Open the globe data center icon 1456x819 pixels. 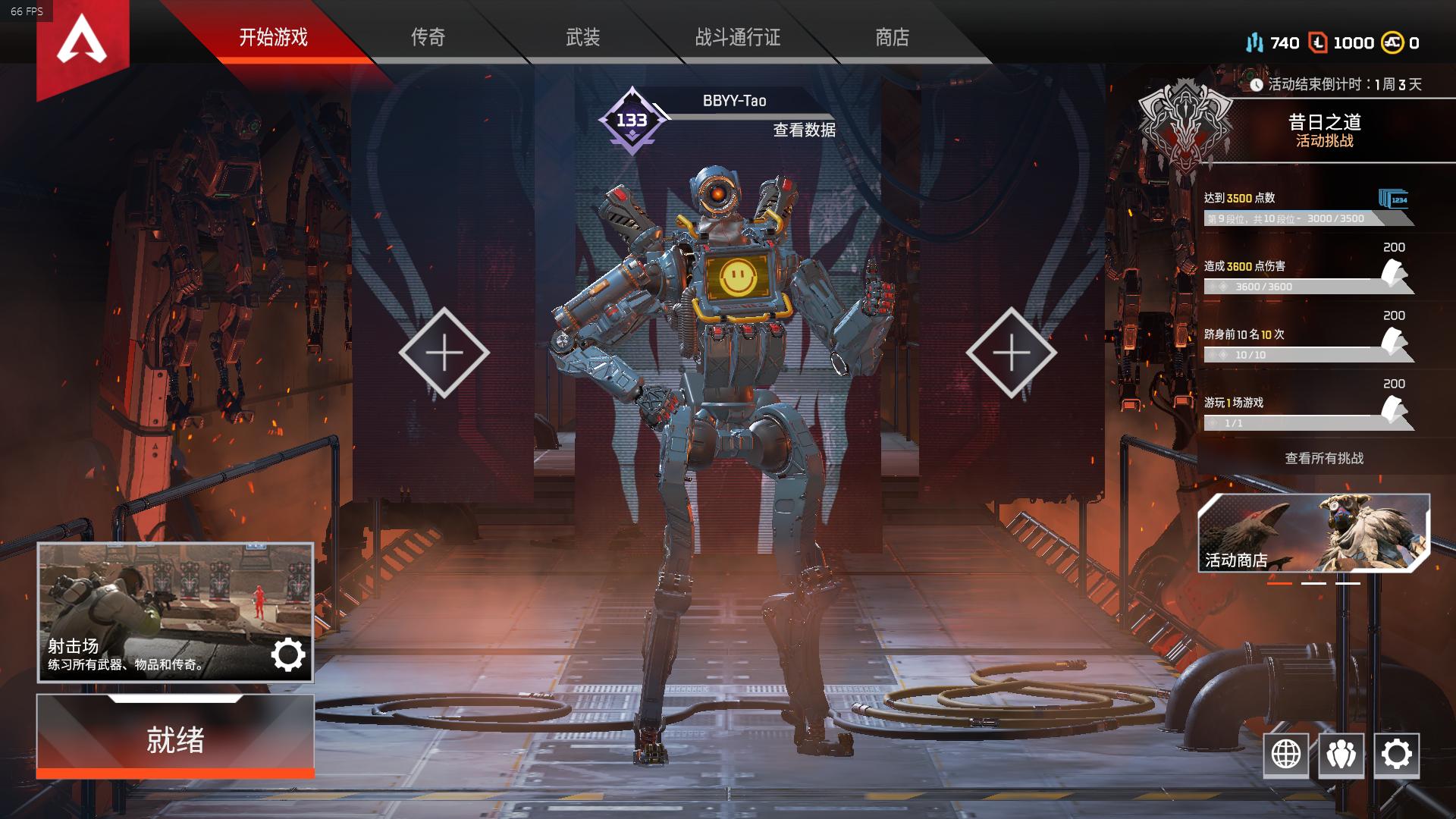[x=1286, y=755]
